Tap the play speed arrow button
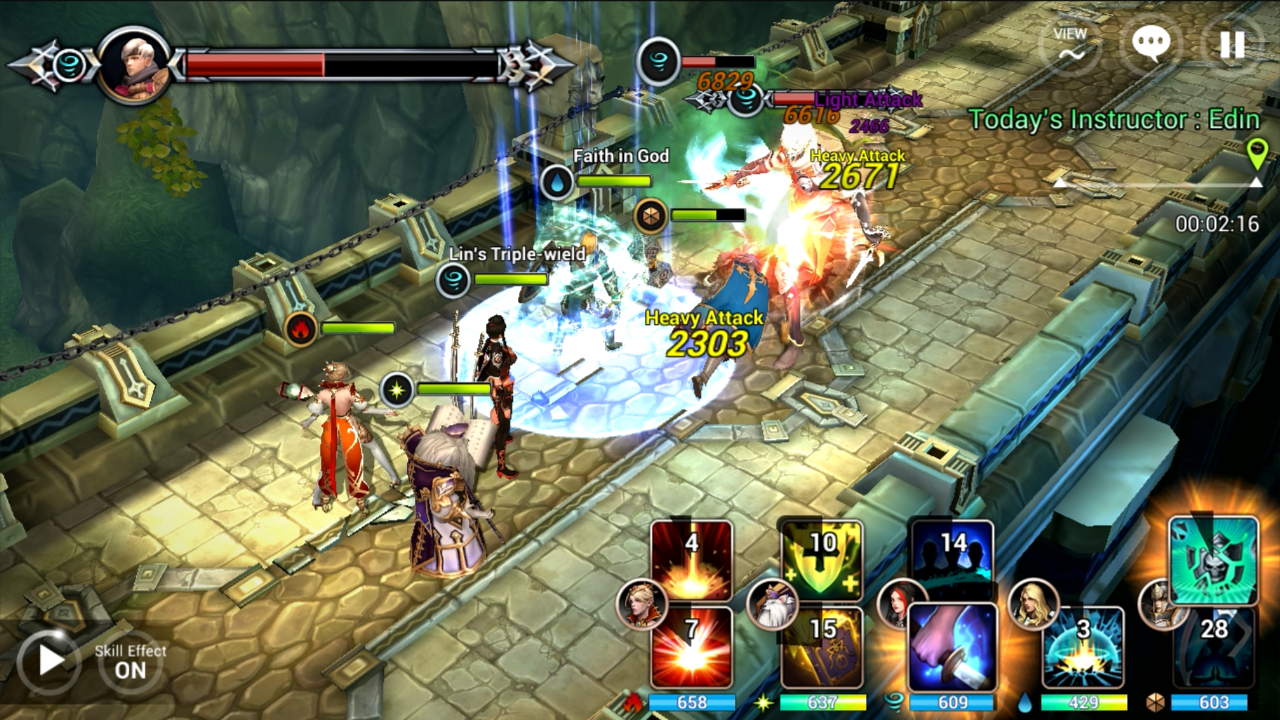 tap(47, 661)
